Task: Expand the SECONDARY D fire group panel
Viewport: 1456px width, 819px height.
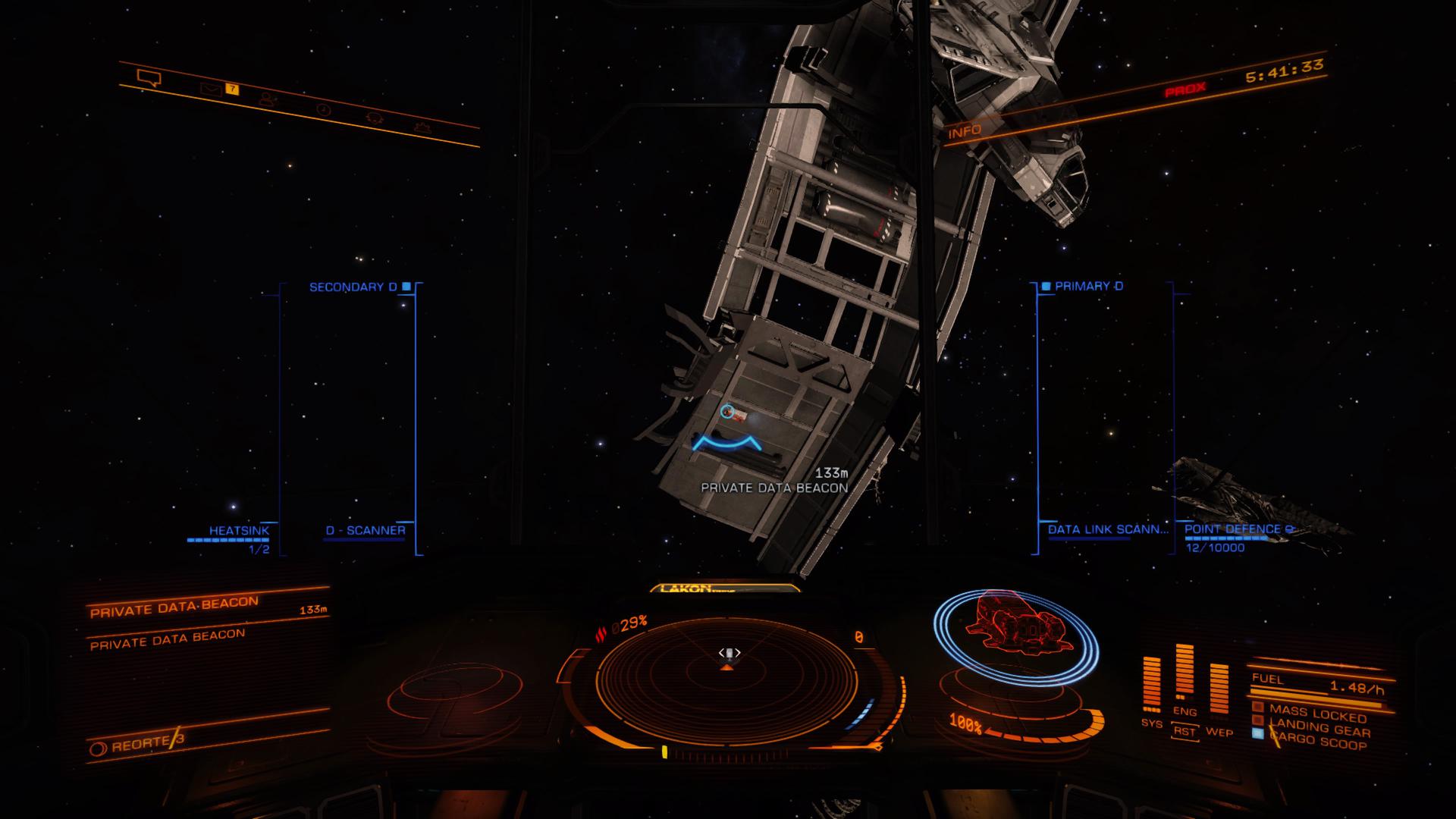Action: tap(353, 287)
